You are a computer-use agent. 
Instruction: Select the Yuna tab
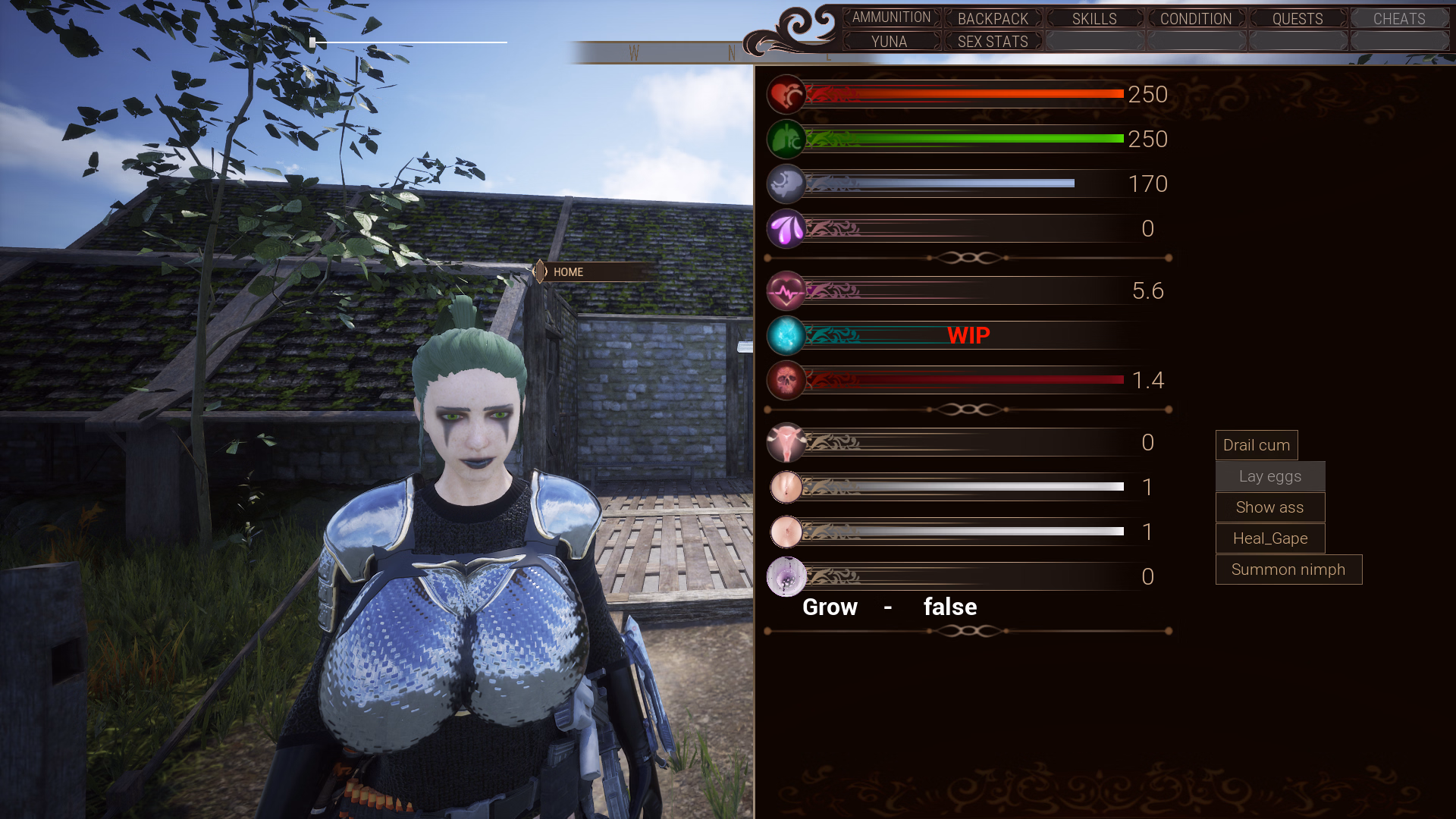pyautogui.click(x=890, y=42)
